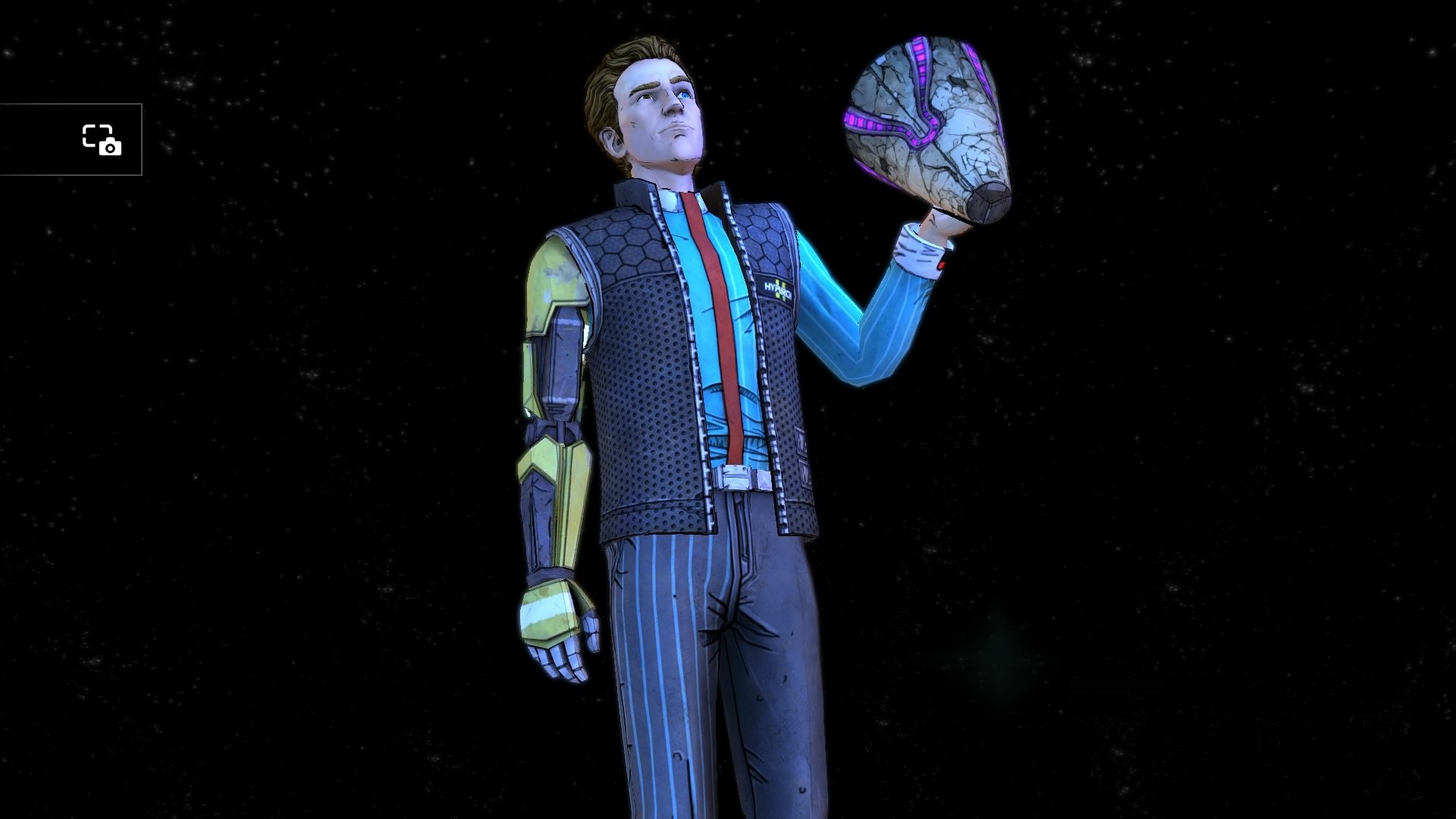Image resolution: width=1456 pixels, height=819 pixels.
Task: Click the Hyperion badge on the vest
Action: coord(774,287)
